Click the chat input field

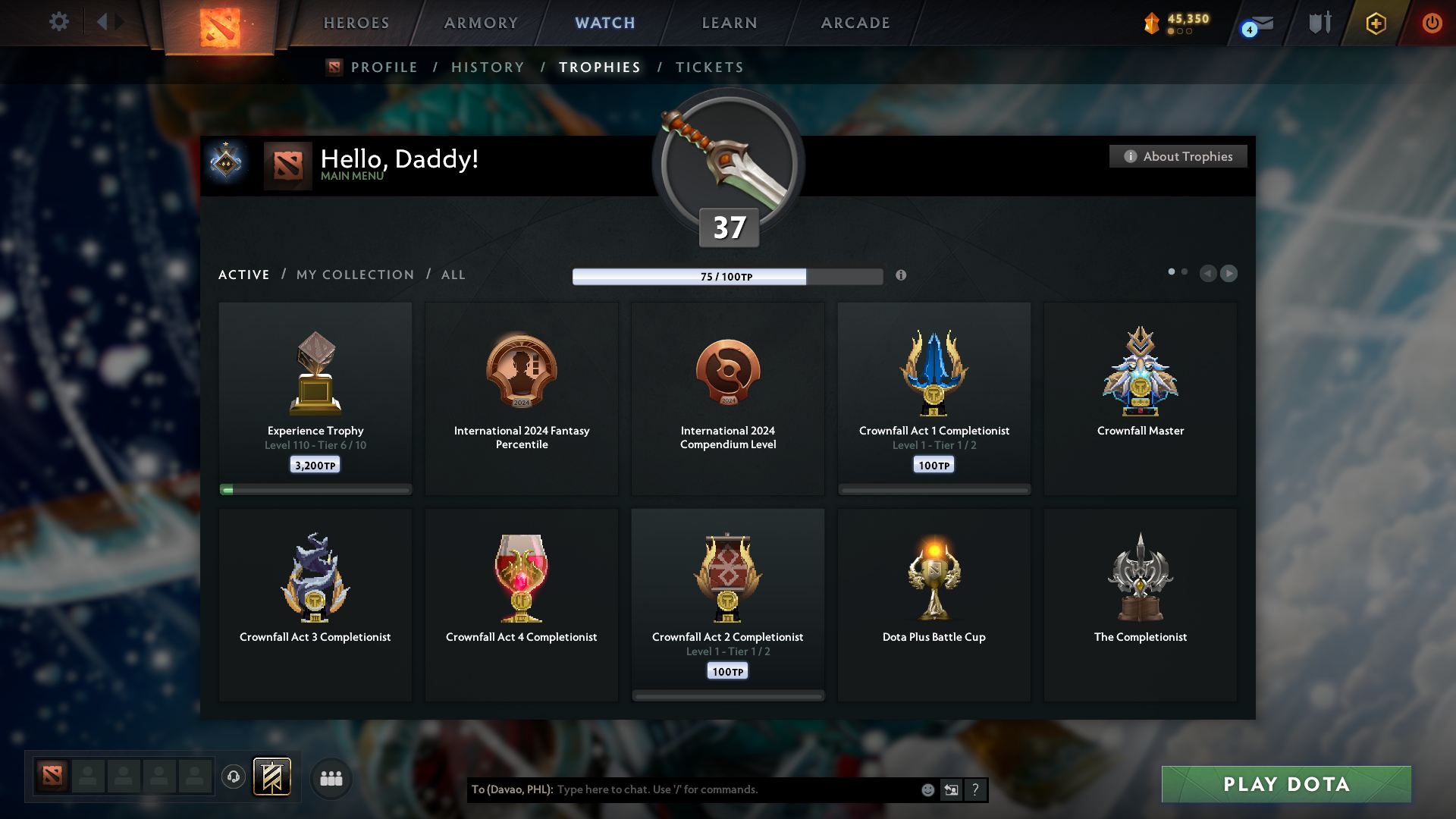(x=720, y=789)
